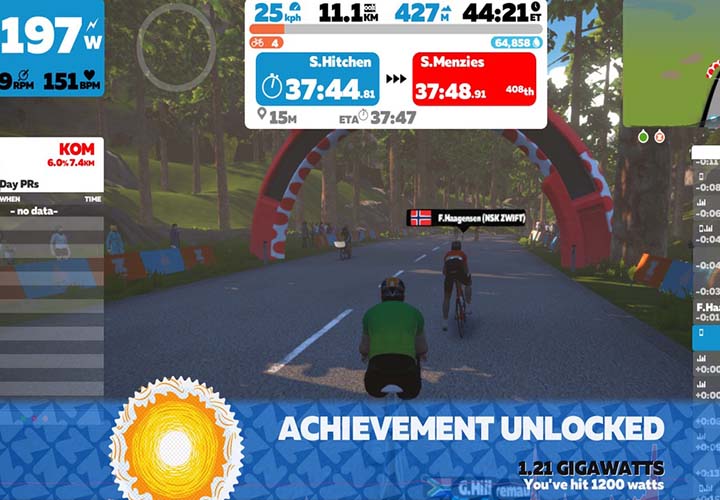The width and height of the screenshot is (720, 500).
Task: Click the red marker icon below minimap
Action: coord(660,137)
